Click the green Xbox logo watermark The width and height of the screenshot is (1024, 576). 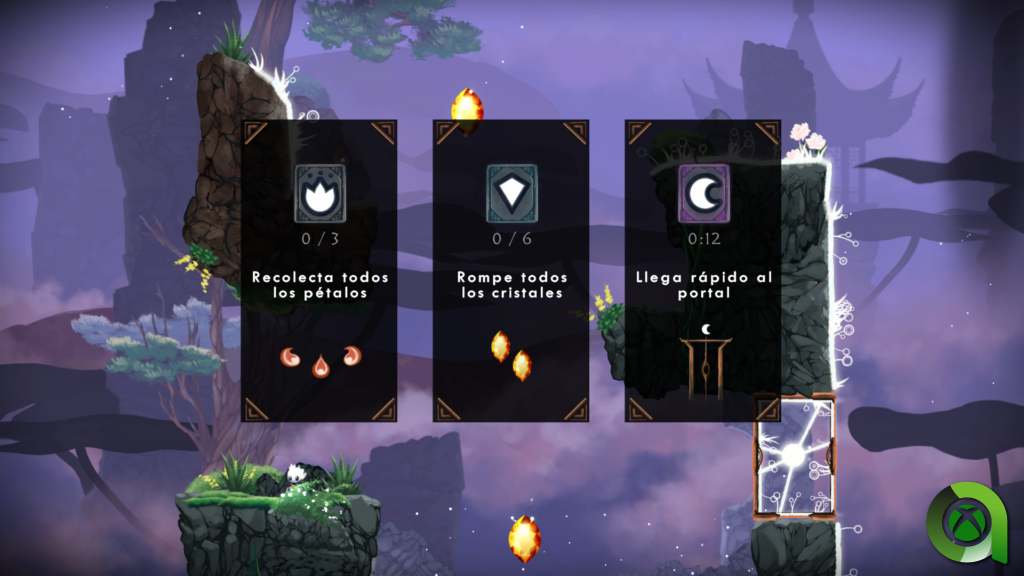[968, 521]
